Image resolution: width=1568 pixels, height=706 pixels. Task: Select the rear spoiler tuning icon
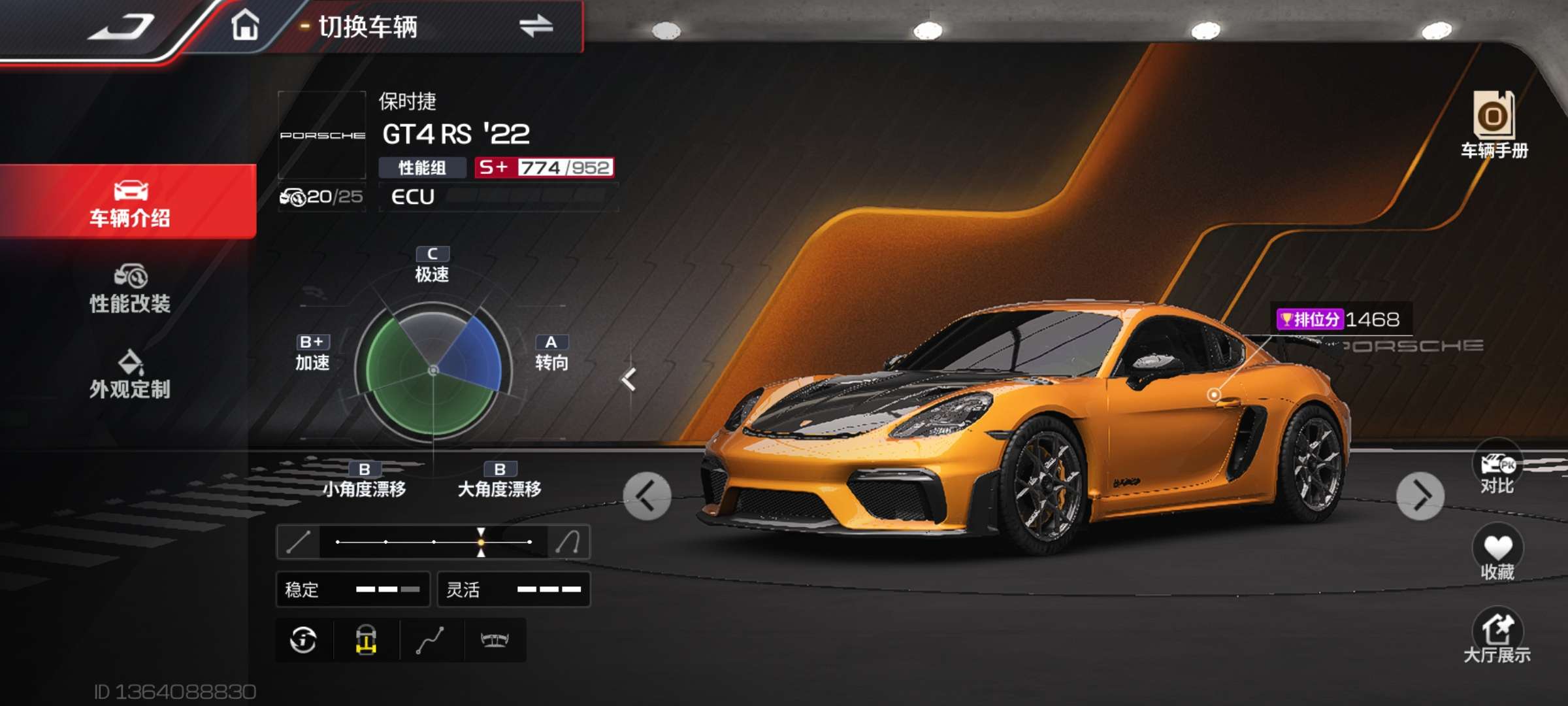click(495, 640)
